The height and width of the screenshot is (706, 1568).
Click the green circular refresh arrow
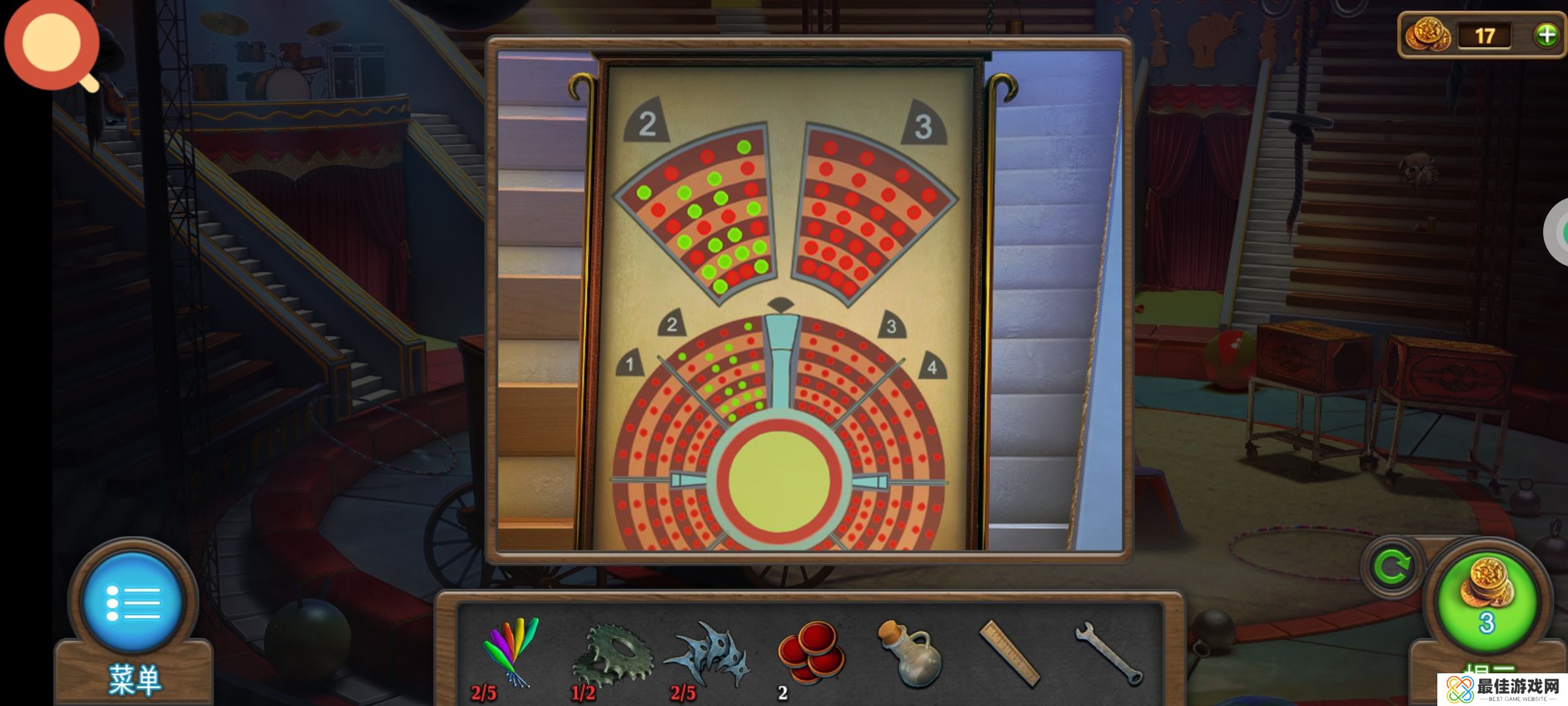(x=1391, y=567)
